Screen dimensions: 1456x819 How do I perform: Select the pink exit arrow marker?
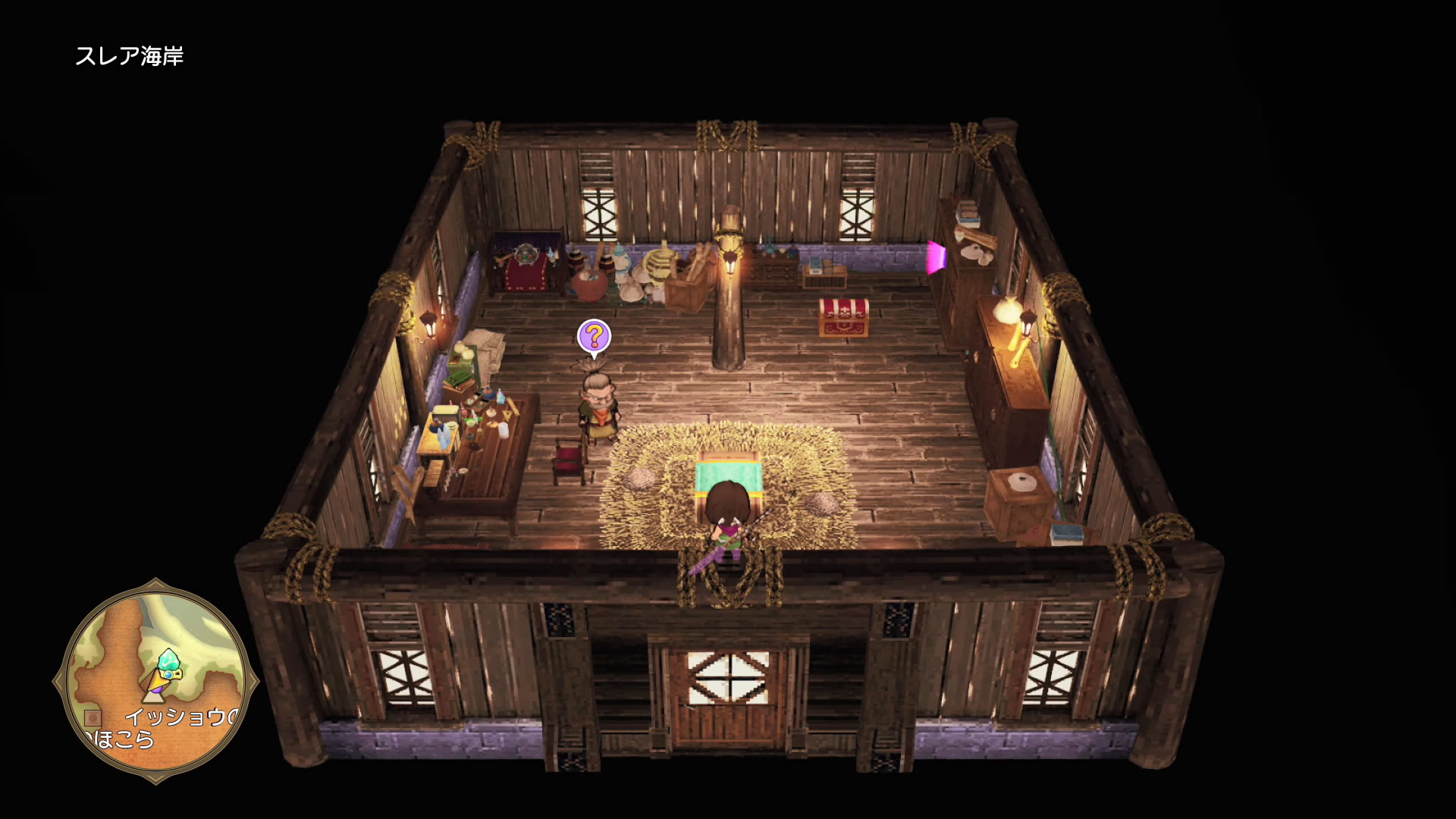click(x=936, y=257)
